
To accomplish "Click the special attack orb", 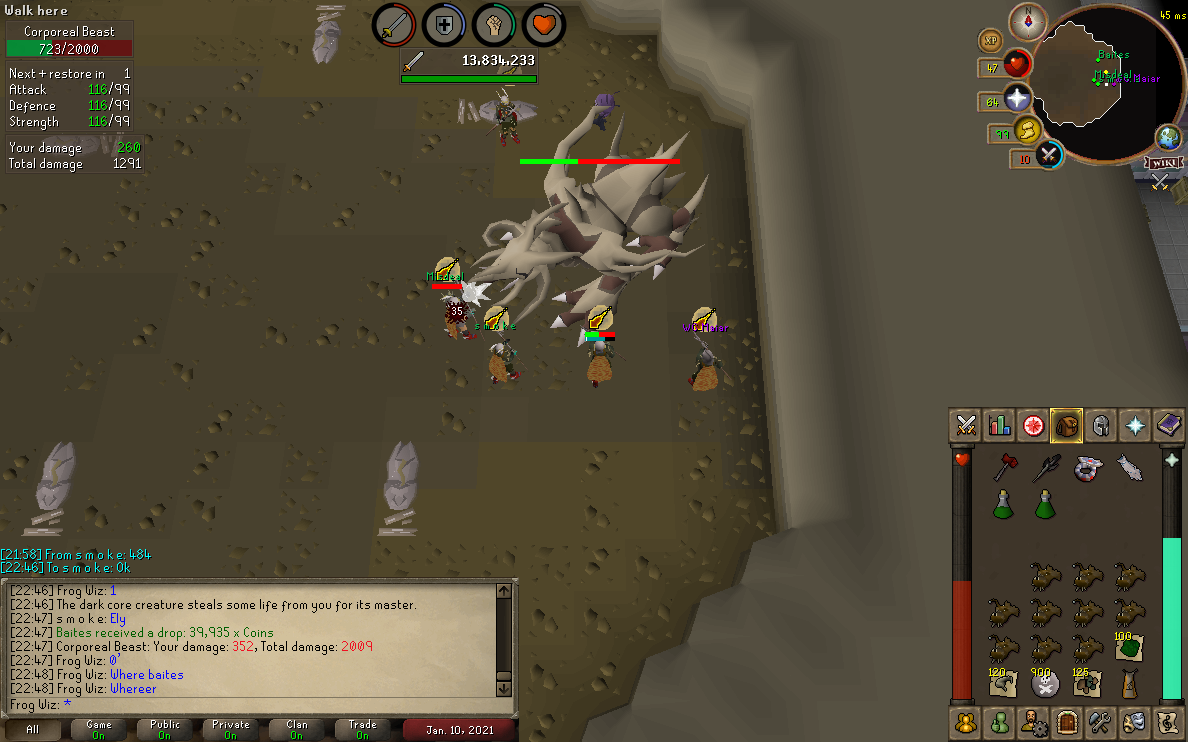I will pos(1048,156).
